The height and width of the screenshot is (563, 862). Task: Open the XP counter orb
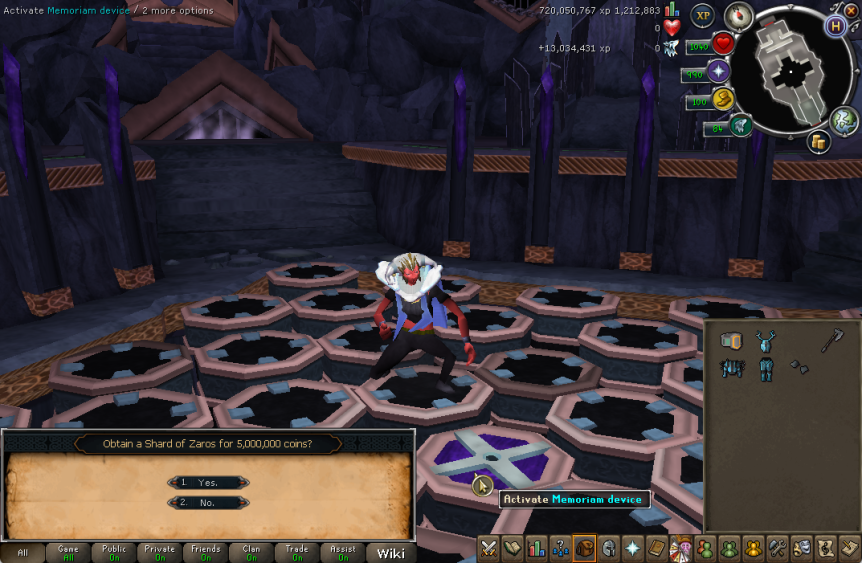702,16
